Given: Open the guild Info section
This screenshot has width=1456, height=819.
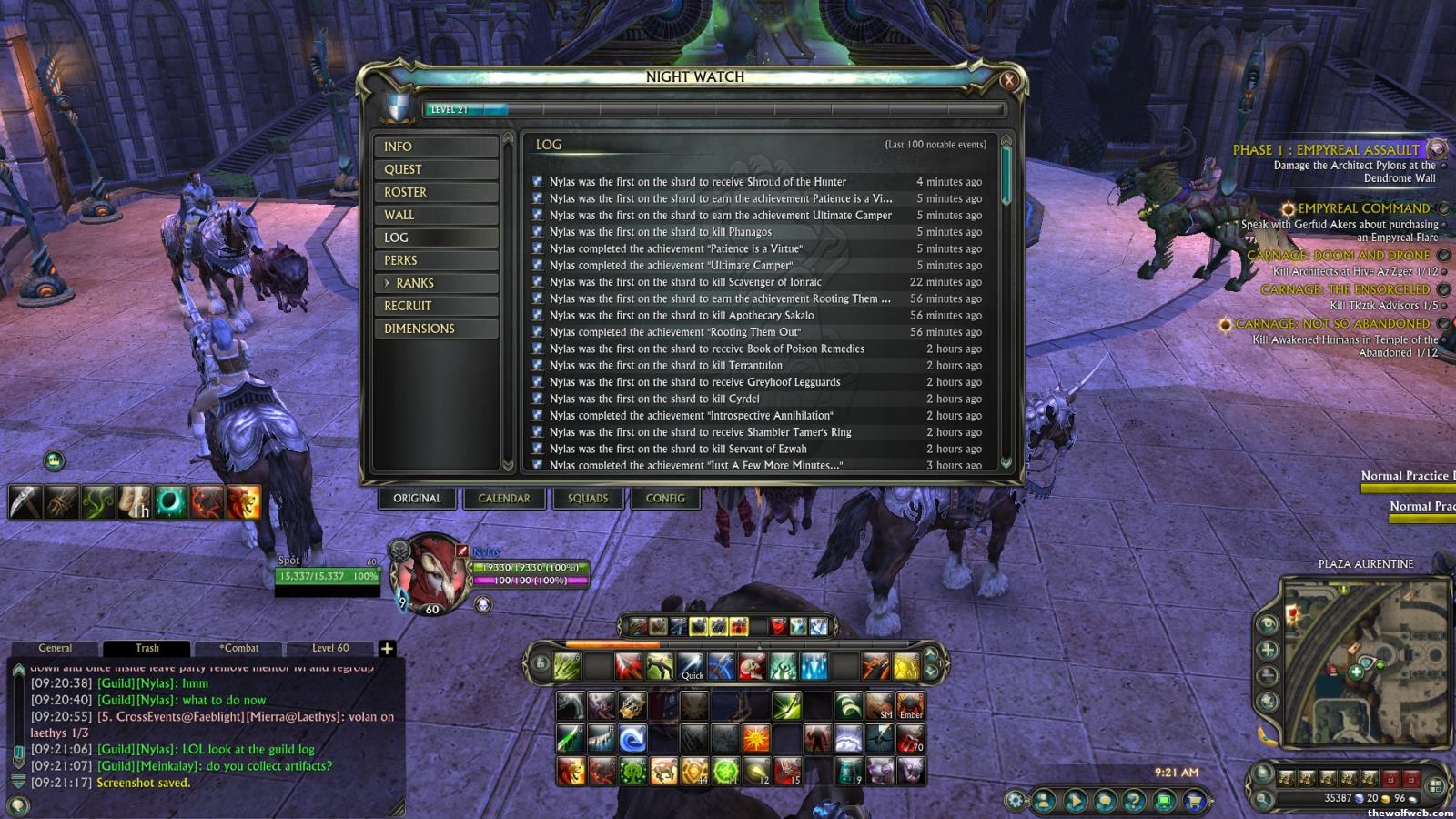Looking at the screenshot, I should [x=436, y=147].
